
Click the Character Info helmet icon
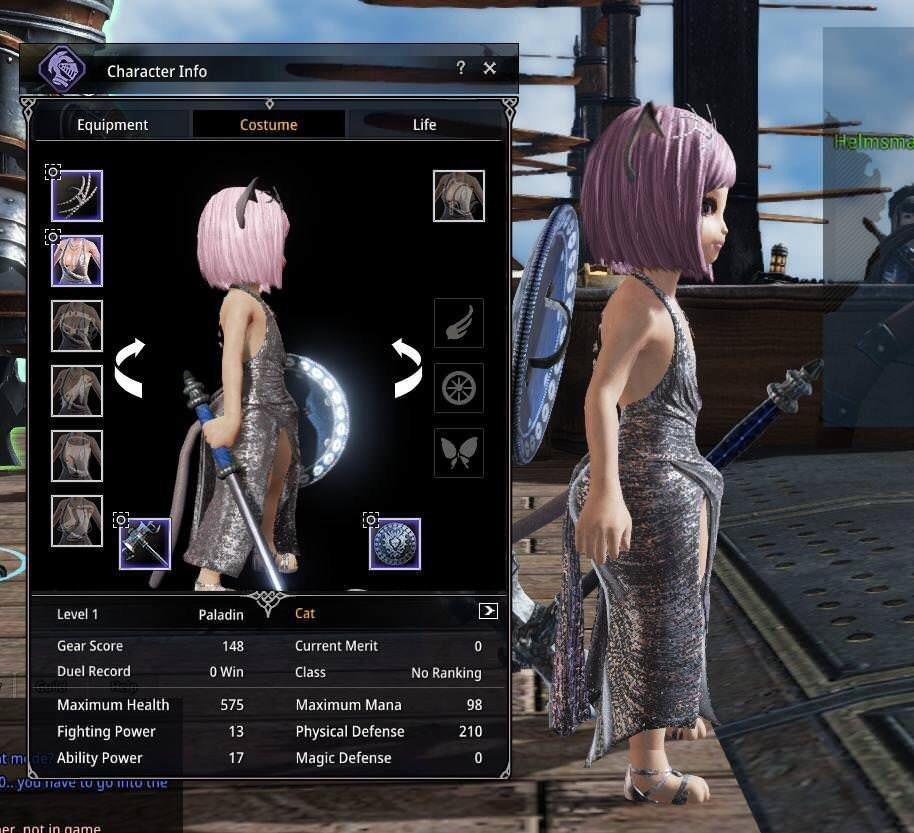point(62,70)
